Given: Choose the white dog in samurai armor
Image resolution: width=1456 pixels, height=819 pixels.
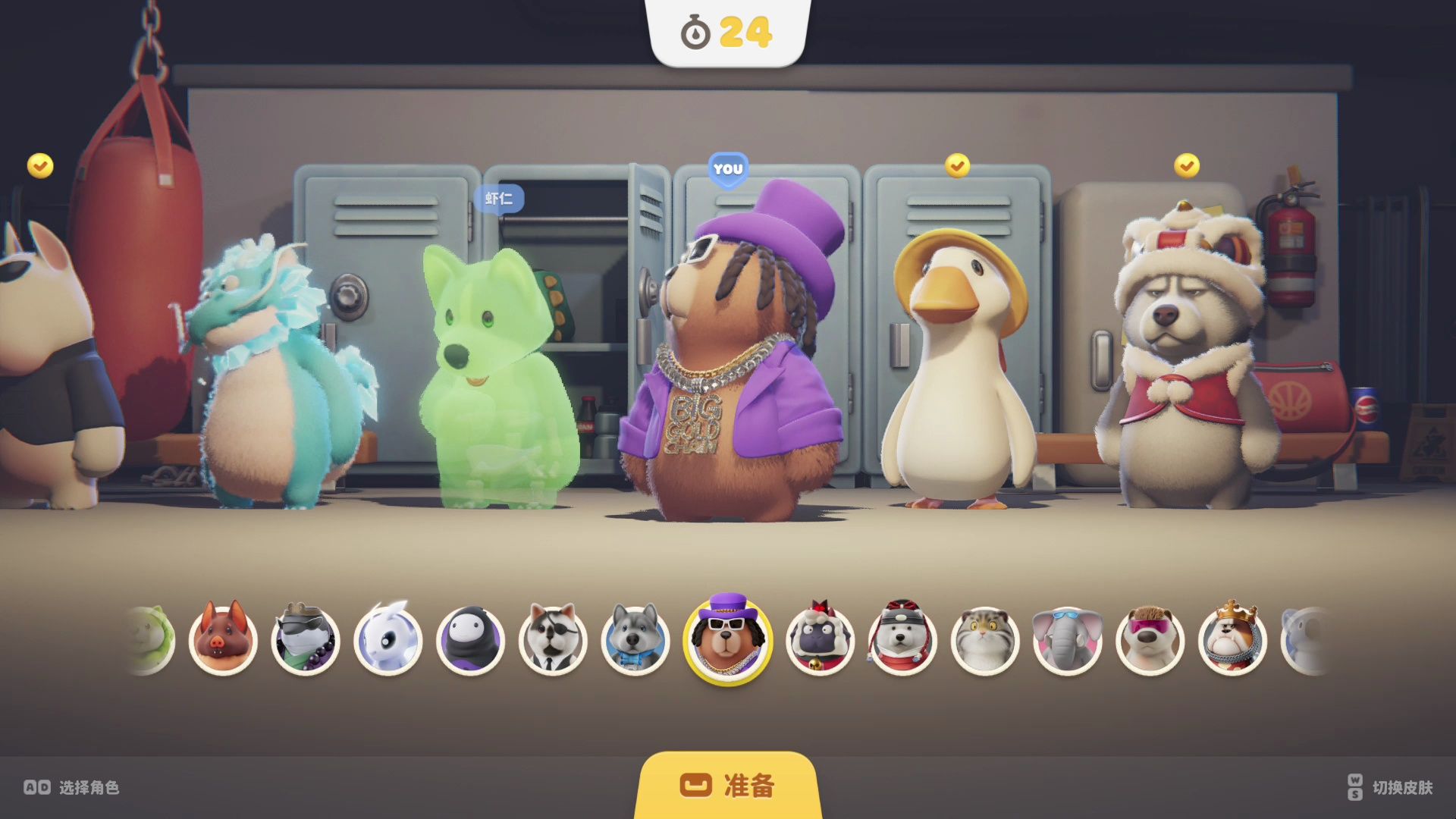Looking at the screenshot, I should coord(902,640).
